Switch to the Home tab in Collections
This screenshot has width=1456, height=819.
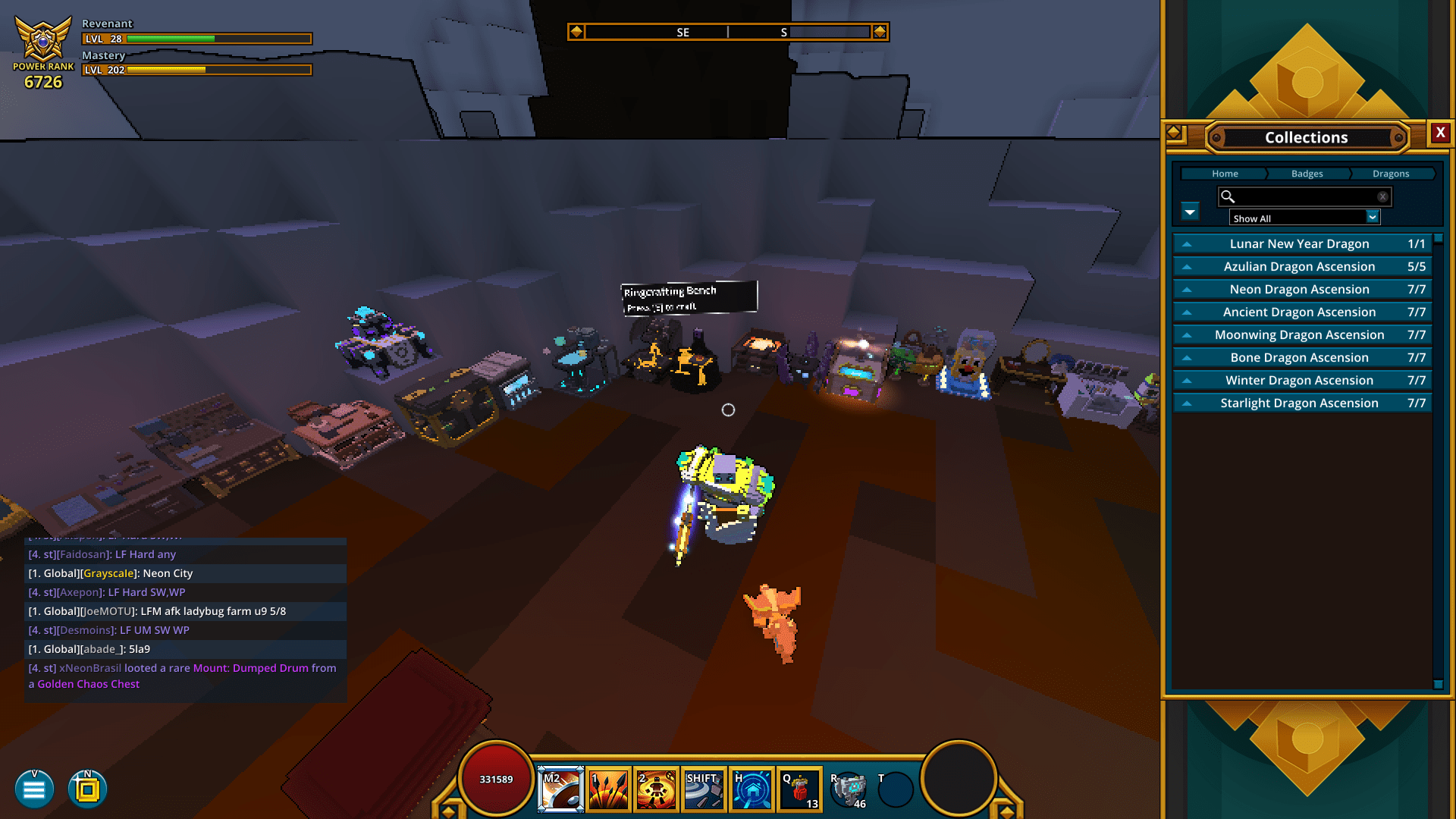click(x=1224, y=174)
